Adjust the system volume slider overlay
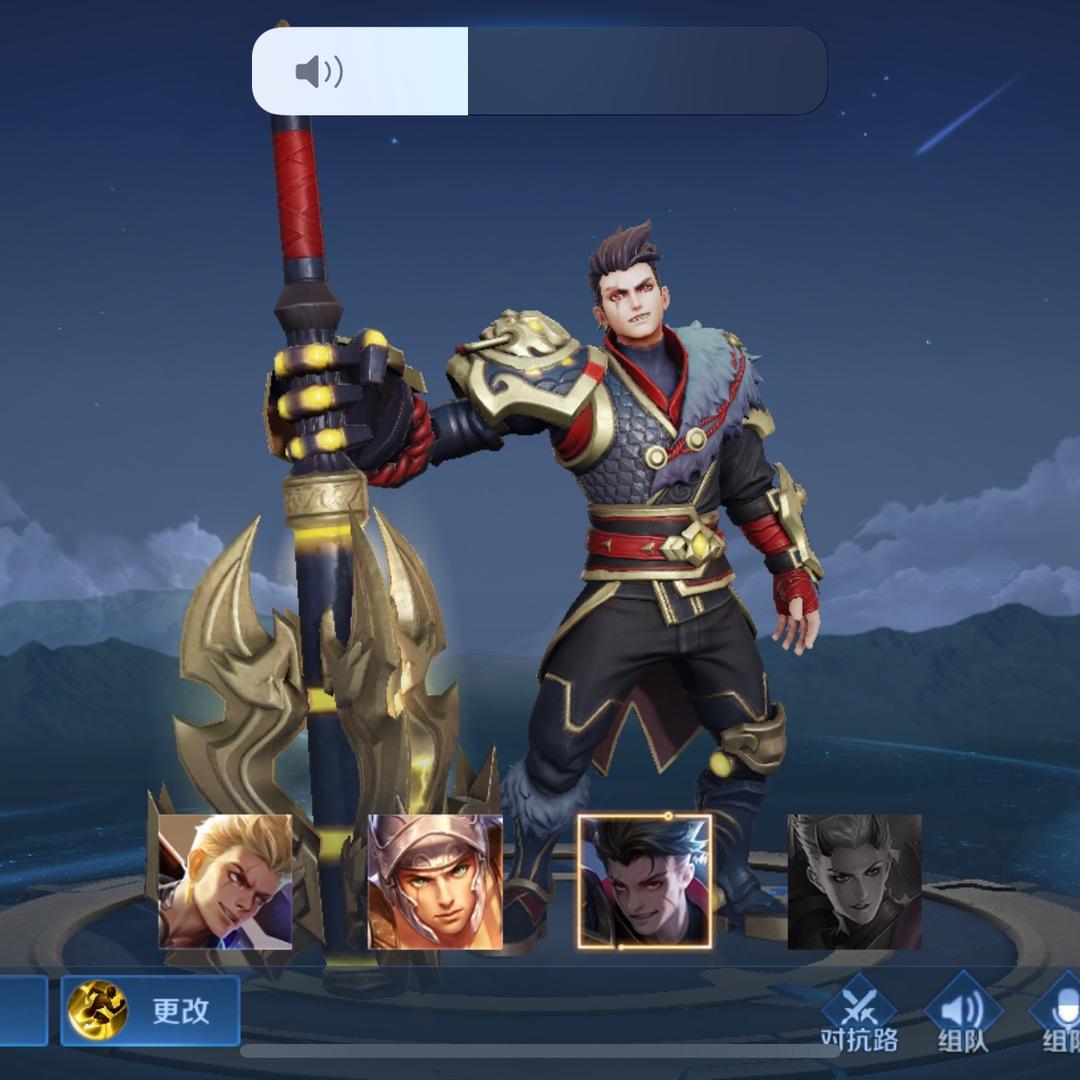This screenshot has width=1080, height=1080. point(539,71)
